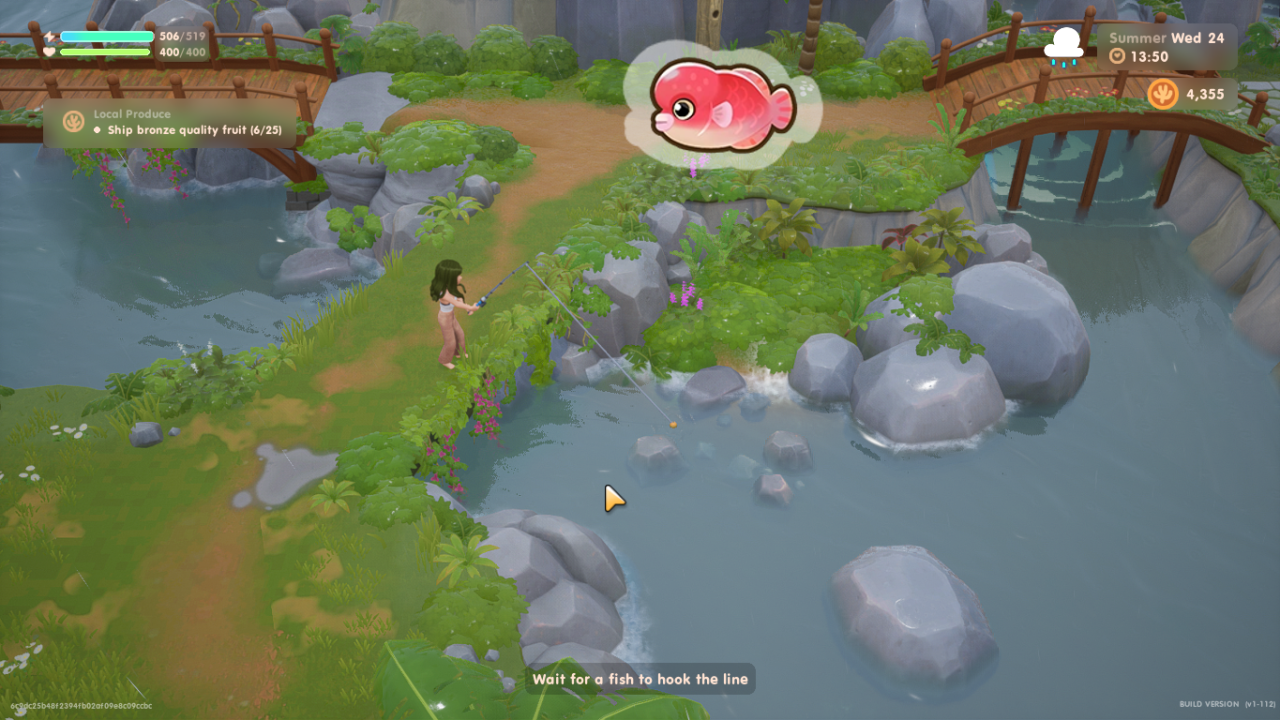The width and height of the screenshot is (1280, 720).
Task: Click the lightning energy icon
Action: pos(50,35)
